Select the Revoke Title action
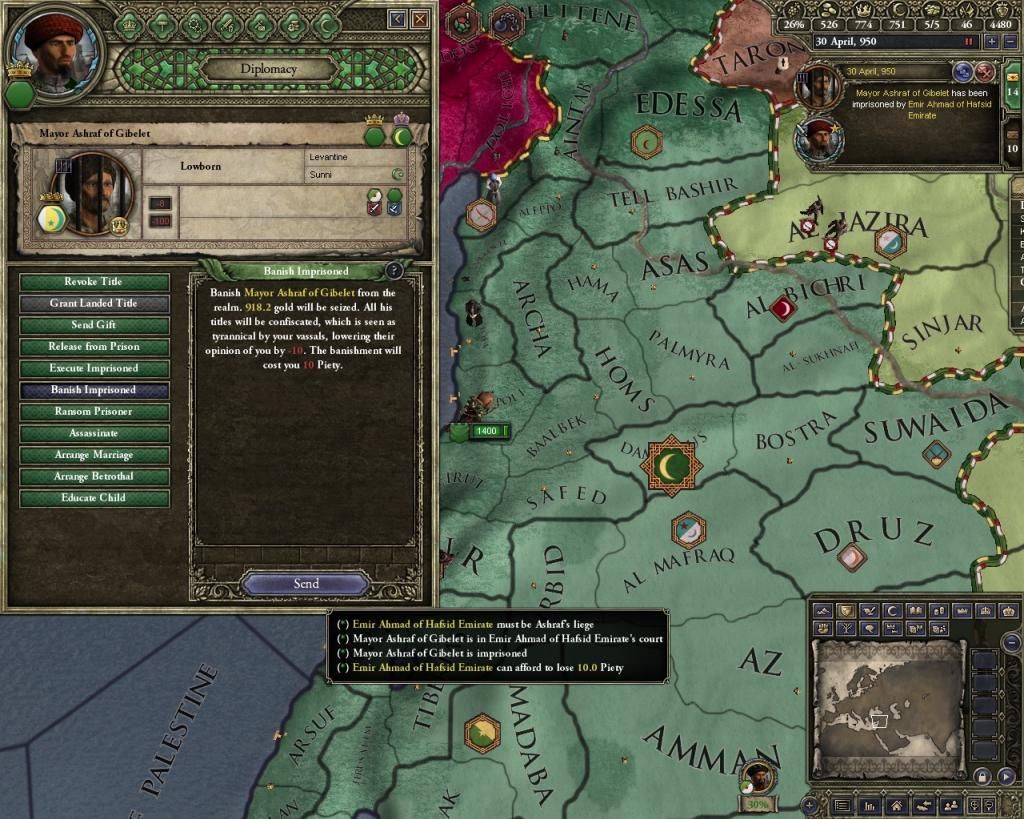 (x=94, y=282)
